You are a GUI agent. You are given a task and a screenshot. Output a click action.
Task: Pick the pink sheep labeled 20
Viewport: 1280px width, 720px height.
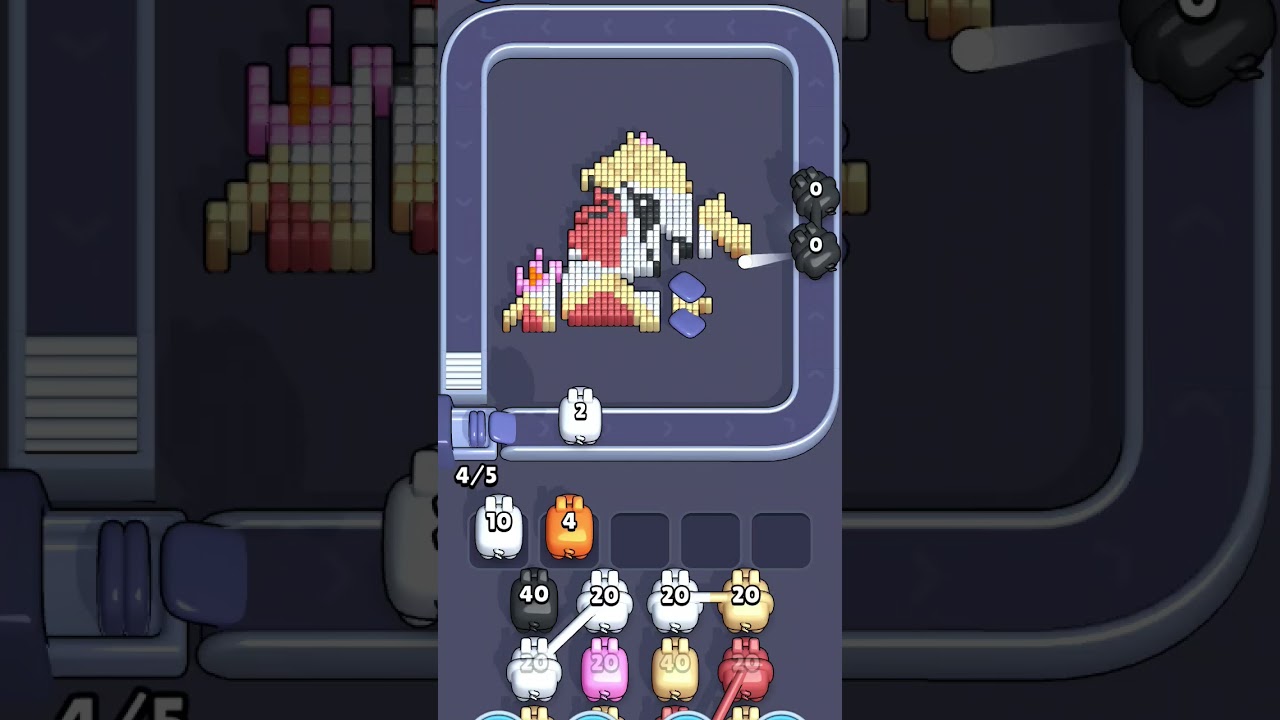click(x=605, y=665)
